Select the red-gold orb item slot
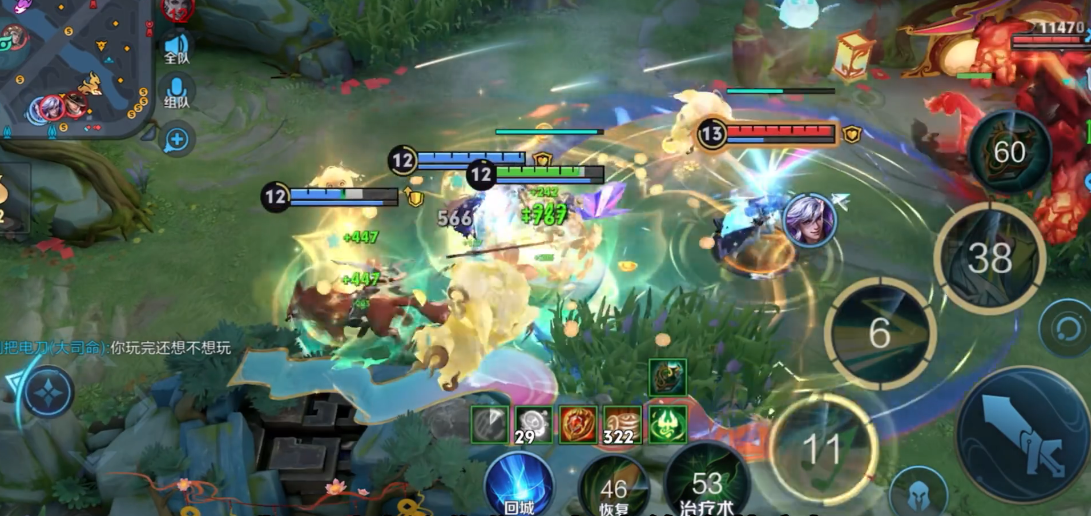Viewport: 1091px width, 516px height. pyautogui.click(x=579, y=425)
